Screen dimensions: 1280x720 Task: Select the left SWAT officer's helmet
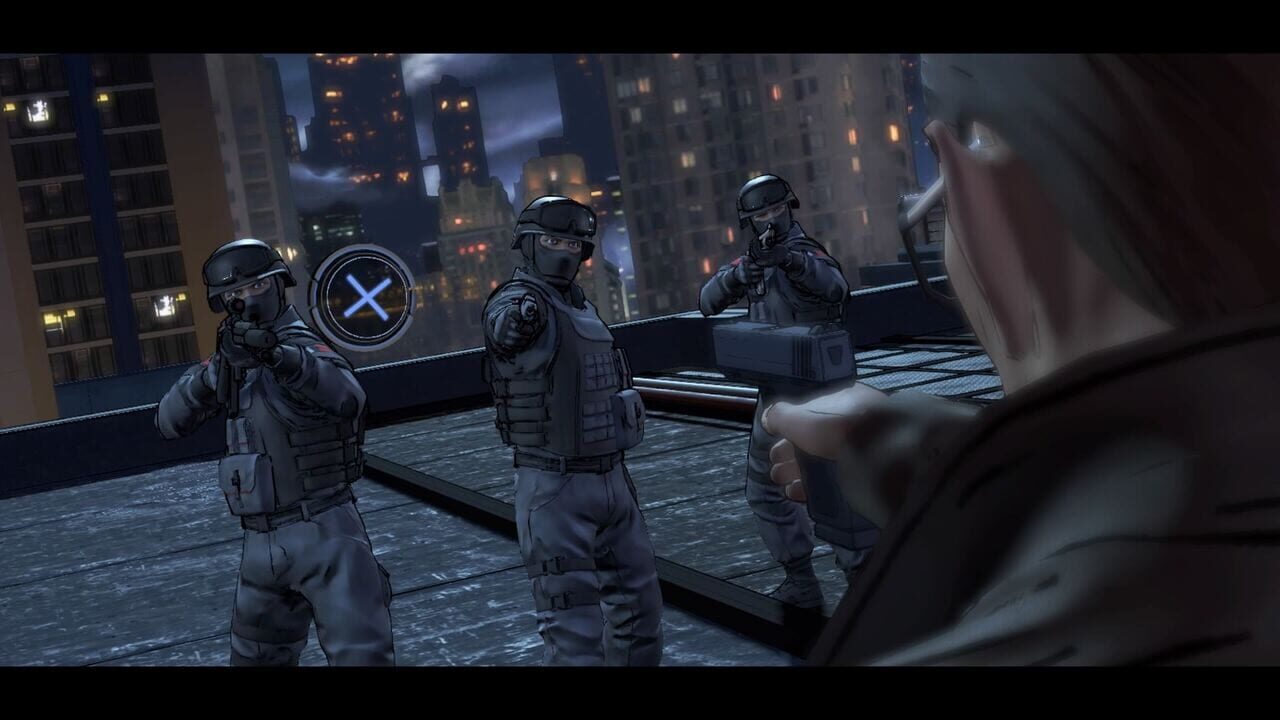pyautogui.click(x=245, y=268)
